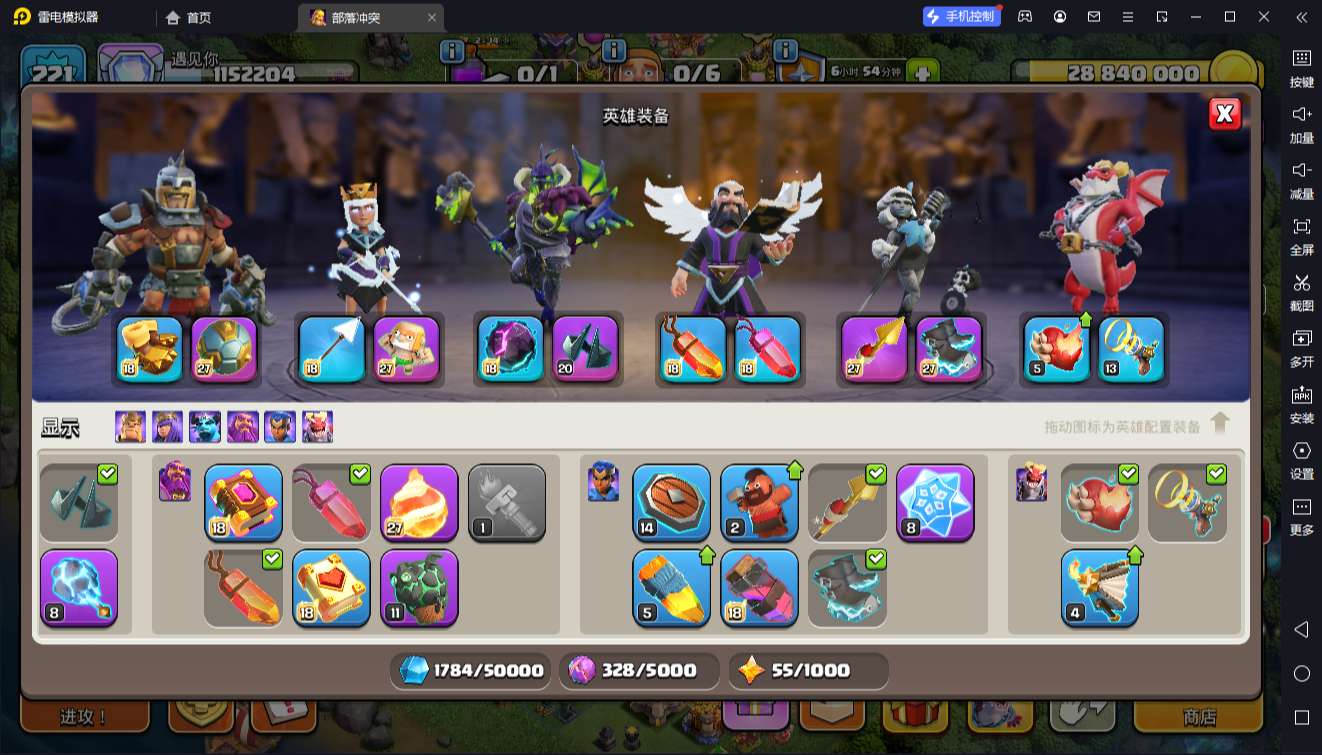The image size is (1322, 755).
Task: Choose the Archer Queen's Giant Arrow puppet slot
Action: (x=407, y=350)
